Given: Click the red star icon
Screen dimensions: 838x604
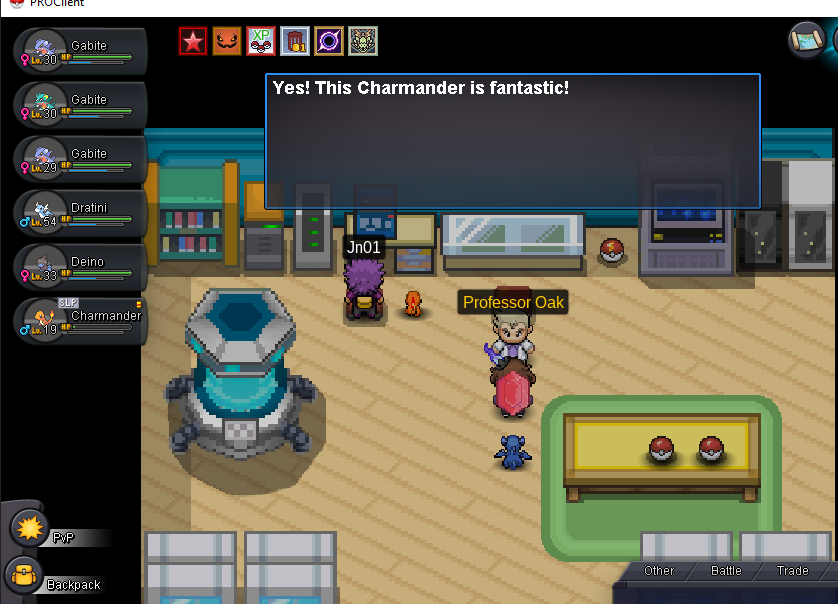Looking at the screenshot, I should 193,41.
